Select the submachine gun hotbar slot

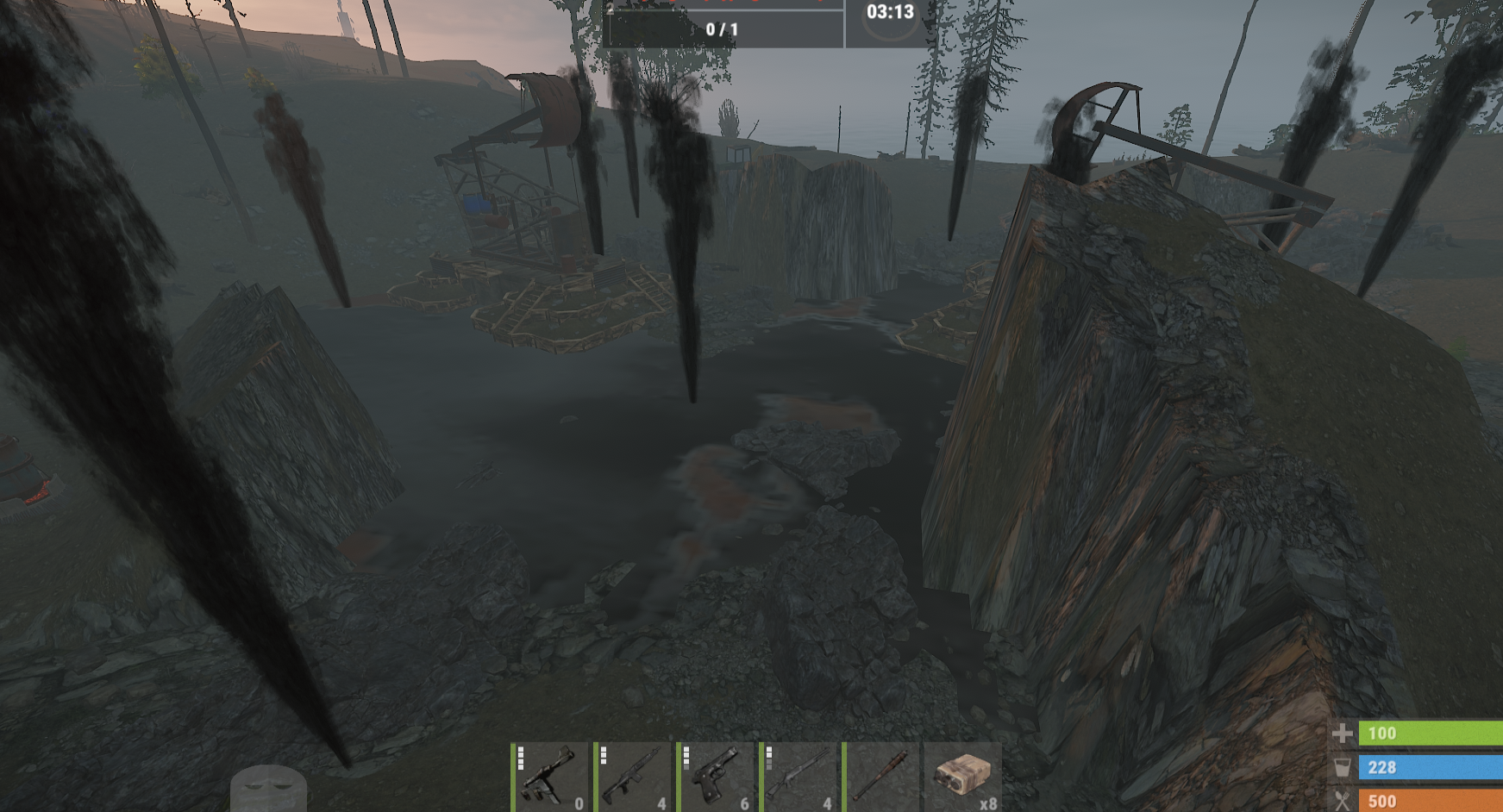pyautogui.click(x=550, y=777)
